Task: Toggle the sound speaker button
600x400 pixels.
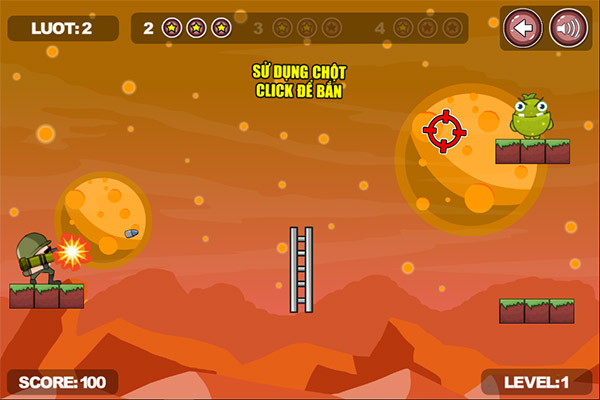Action: pos(568,27)
